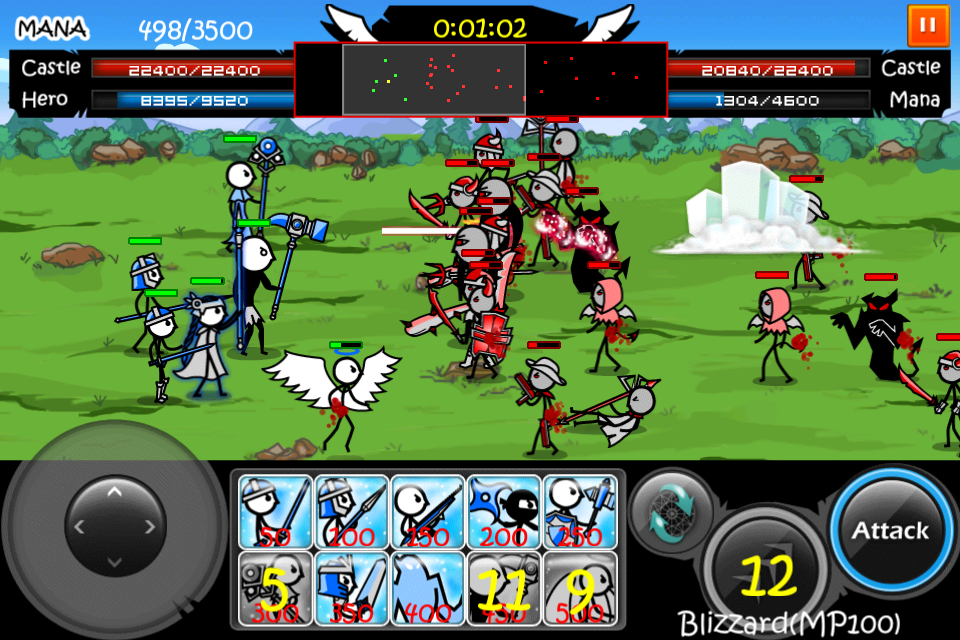
Task: Summon the 50-mana swordsman unit
Action: [x=275, y=511]
